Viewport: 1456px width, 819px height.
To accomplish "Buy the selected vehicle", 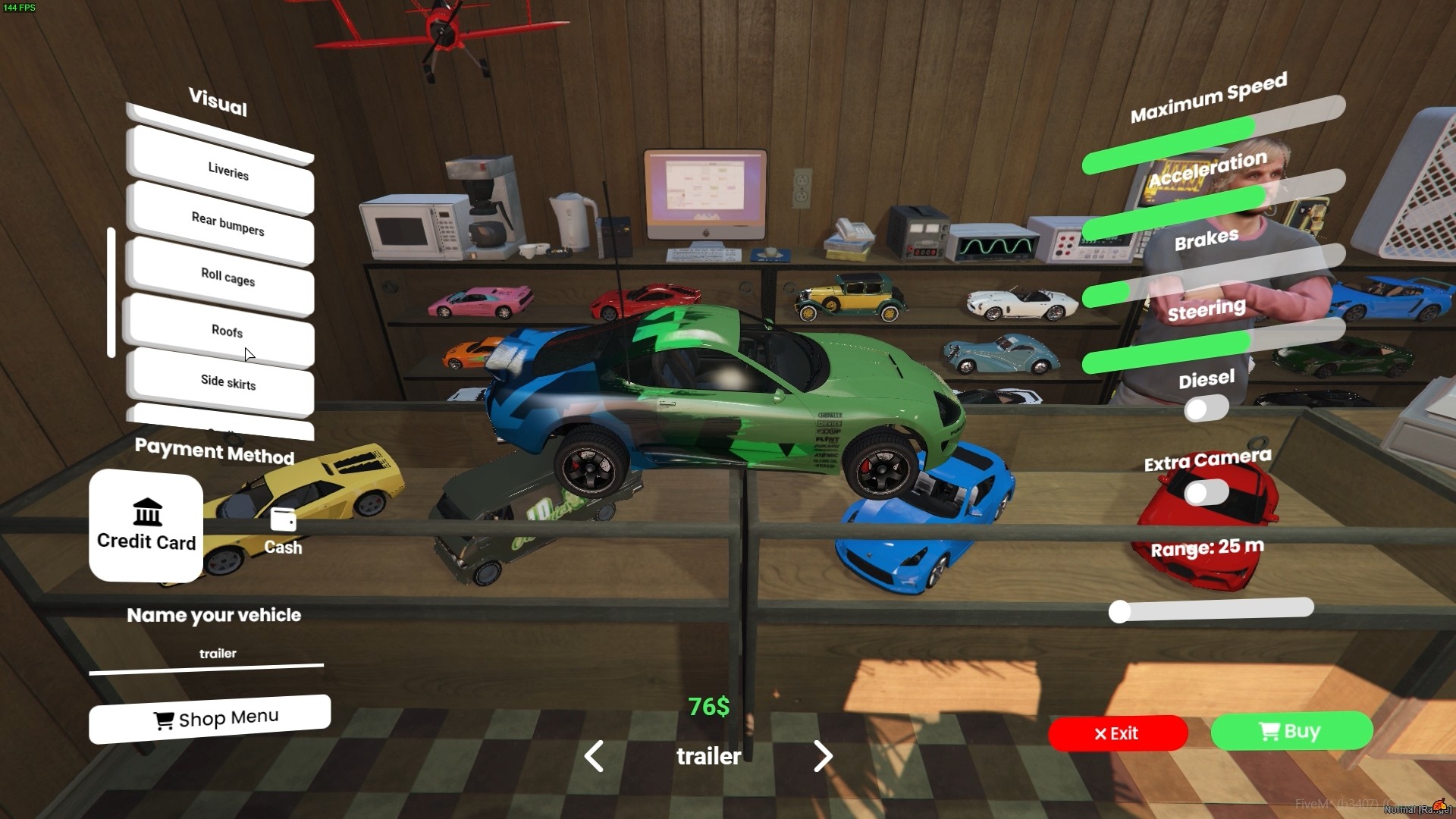I will click(1291, 731).
